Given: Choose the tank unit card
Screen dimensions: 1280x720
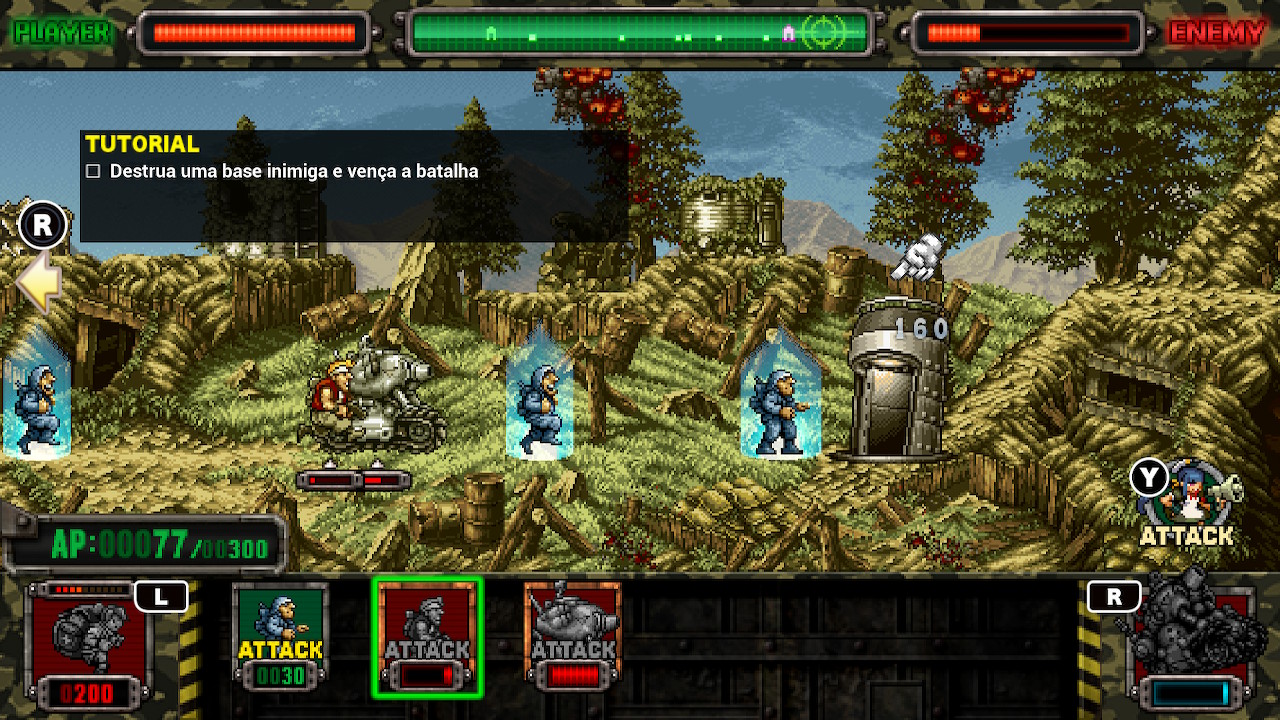Looking at the screenshot, I should [x=573, y=636].
